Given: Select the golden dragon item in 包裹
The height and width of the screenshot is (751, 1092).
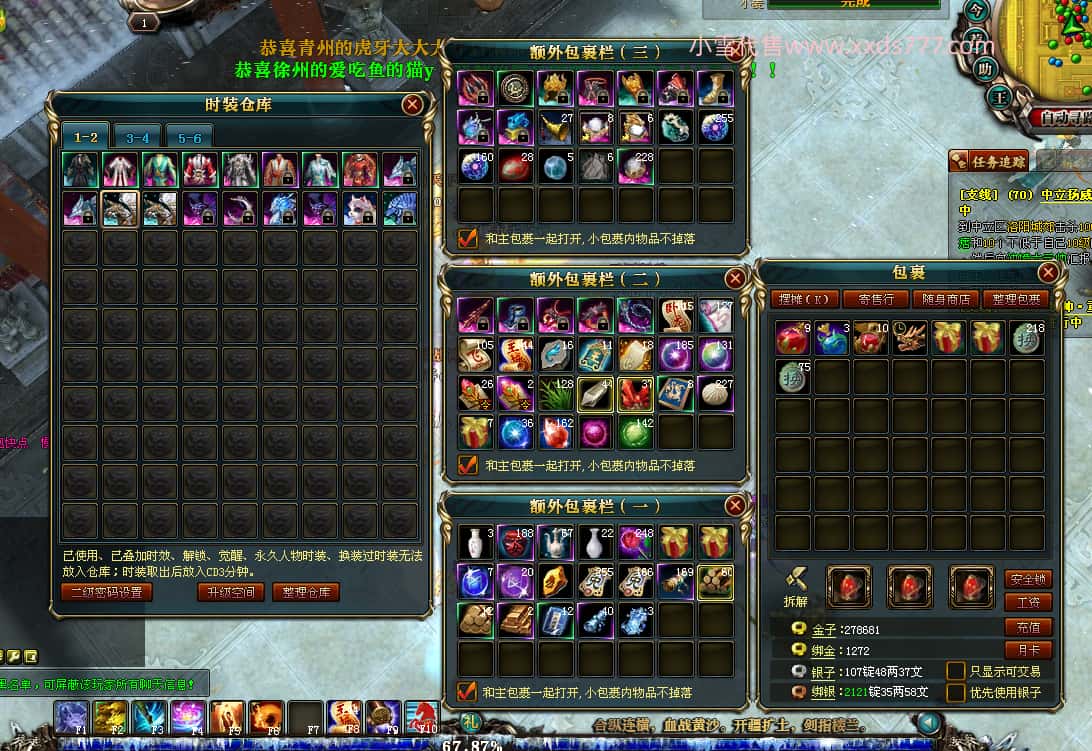Looking at the screenshot, I should (910, 338).
